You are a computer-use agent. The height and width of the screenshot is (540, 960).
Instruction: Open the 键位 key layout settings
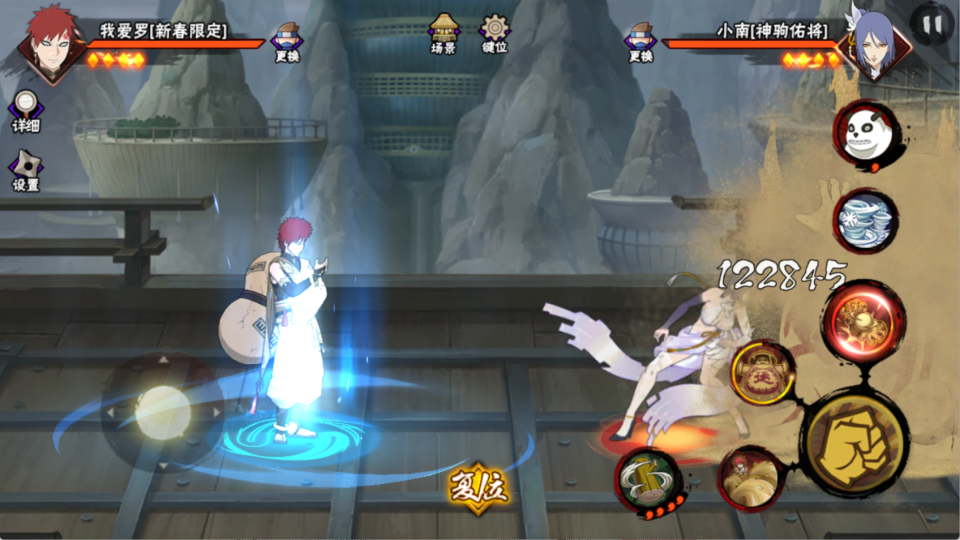(494, 34)
